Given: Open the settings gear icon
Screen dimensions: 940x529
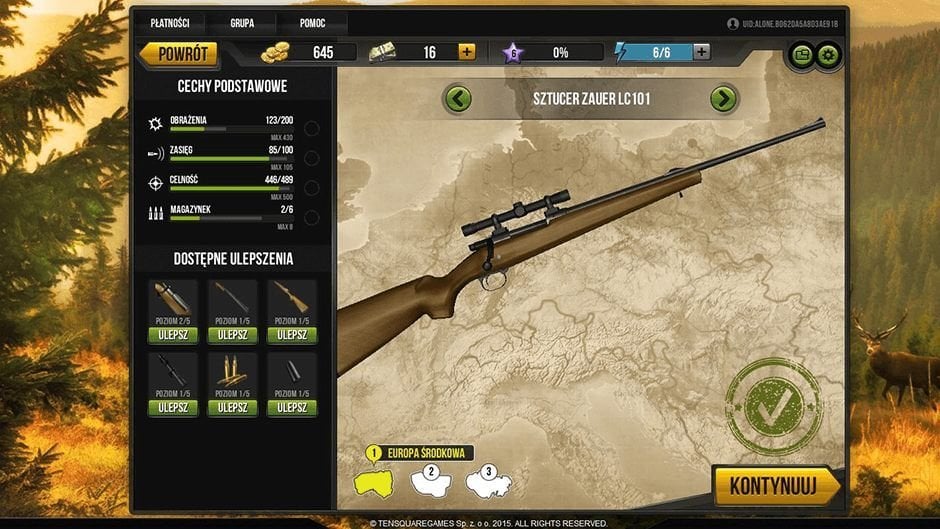Looking at the screenshot, I should (x=828, y=54).
